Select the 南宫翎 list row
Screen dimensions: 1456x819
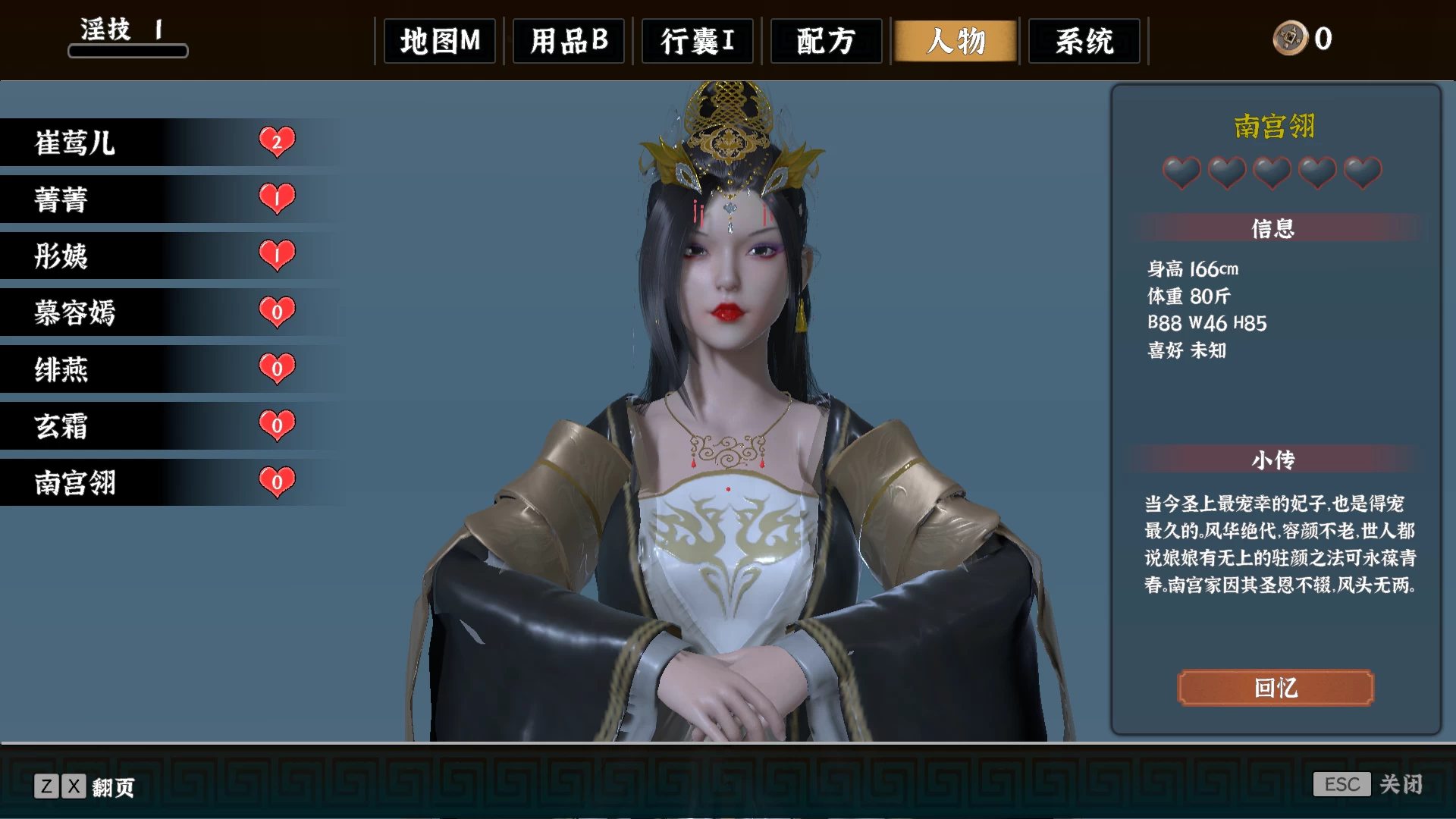click(x=152, y=482)
